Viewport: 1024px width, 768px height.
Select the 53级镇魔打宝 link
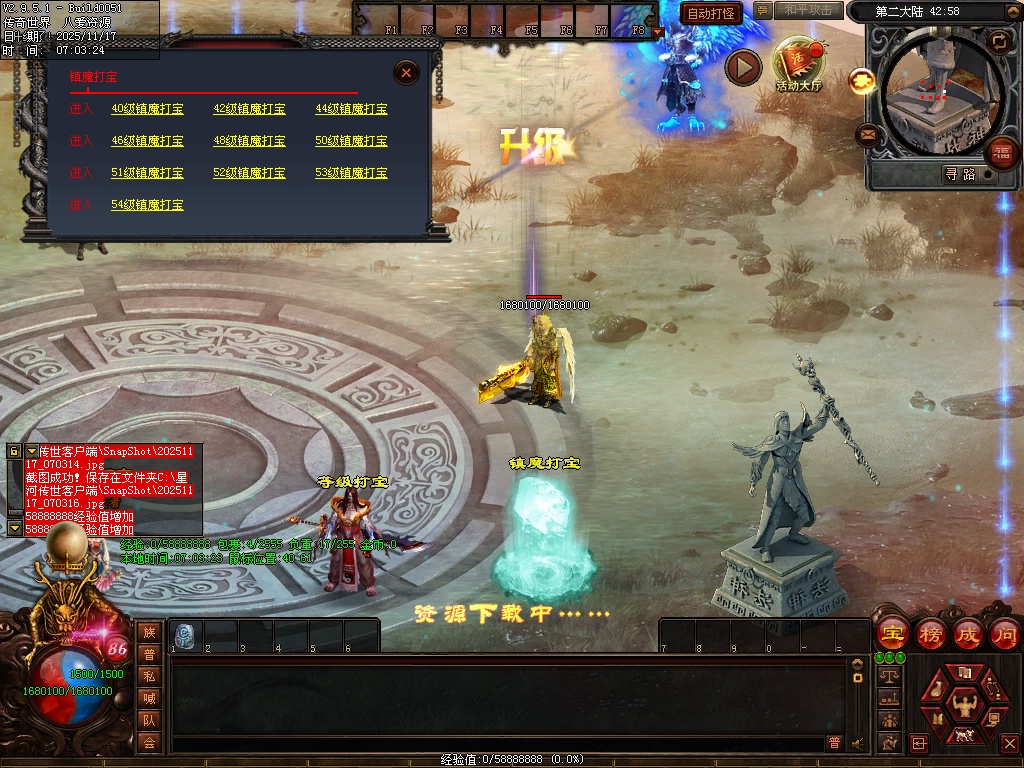pyautogui.click(x=351, y=173)
